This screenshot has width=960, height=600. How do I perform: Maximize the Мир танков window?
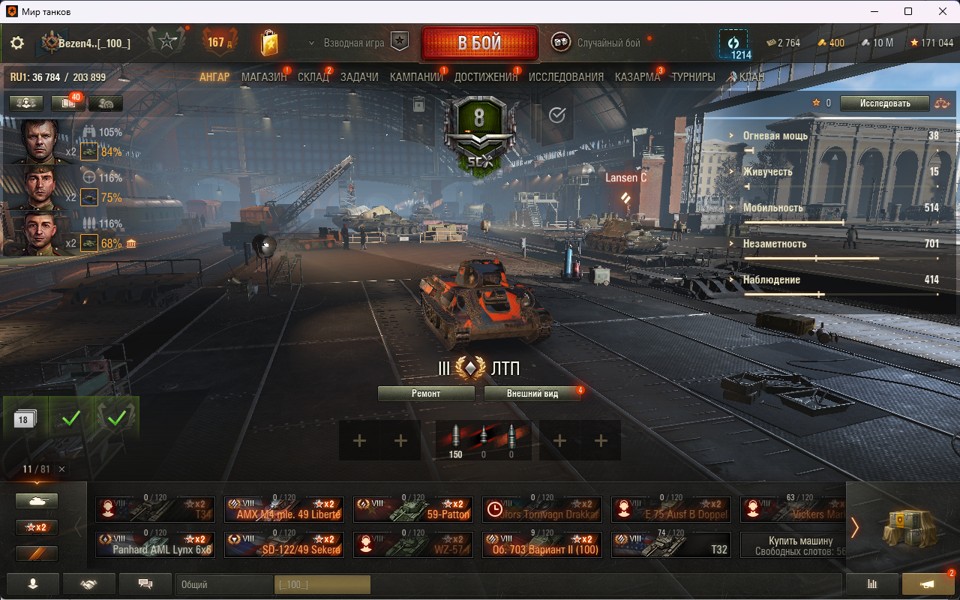(908, 11)
